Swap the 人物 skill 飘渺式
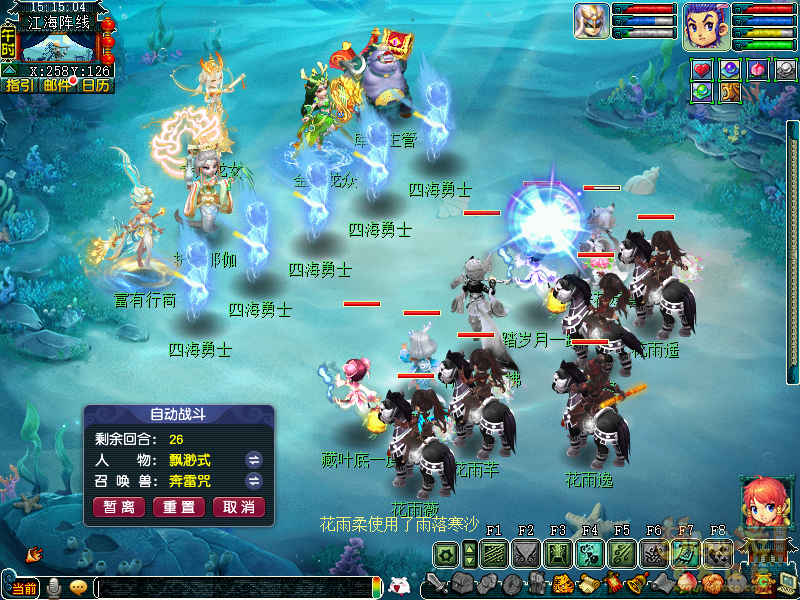Viewport: 800px width, 600px height. coord(254,460)
